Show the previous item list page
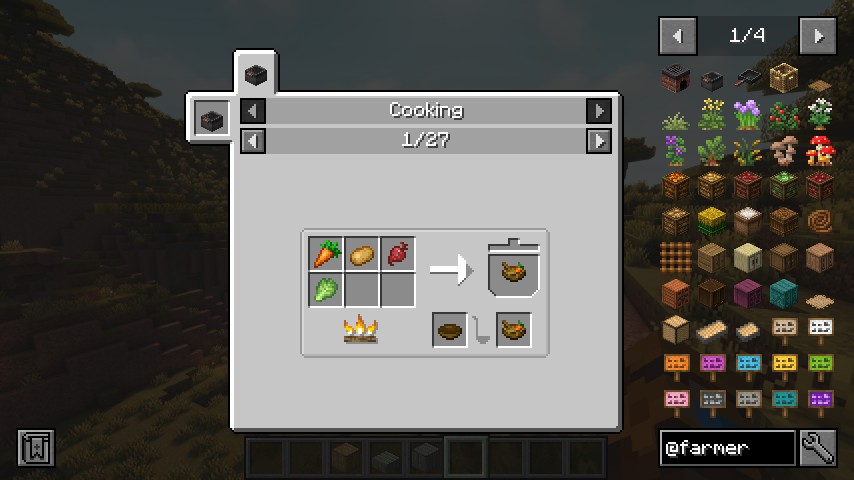Screen dimensions: 854x480 (677, 37)
